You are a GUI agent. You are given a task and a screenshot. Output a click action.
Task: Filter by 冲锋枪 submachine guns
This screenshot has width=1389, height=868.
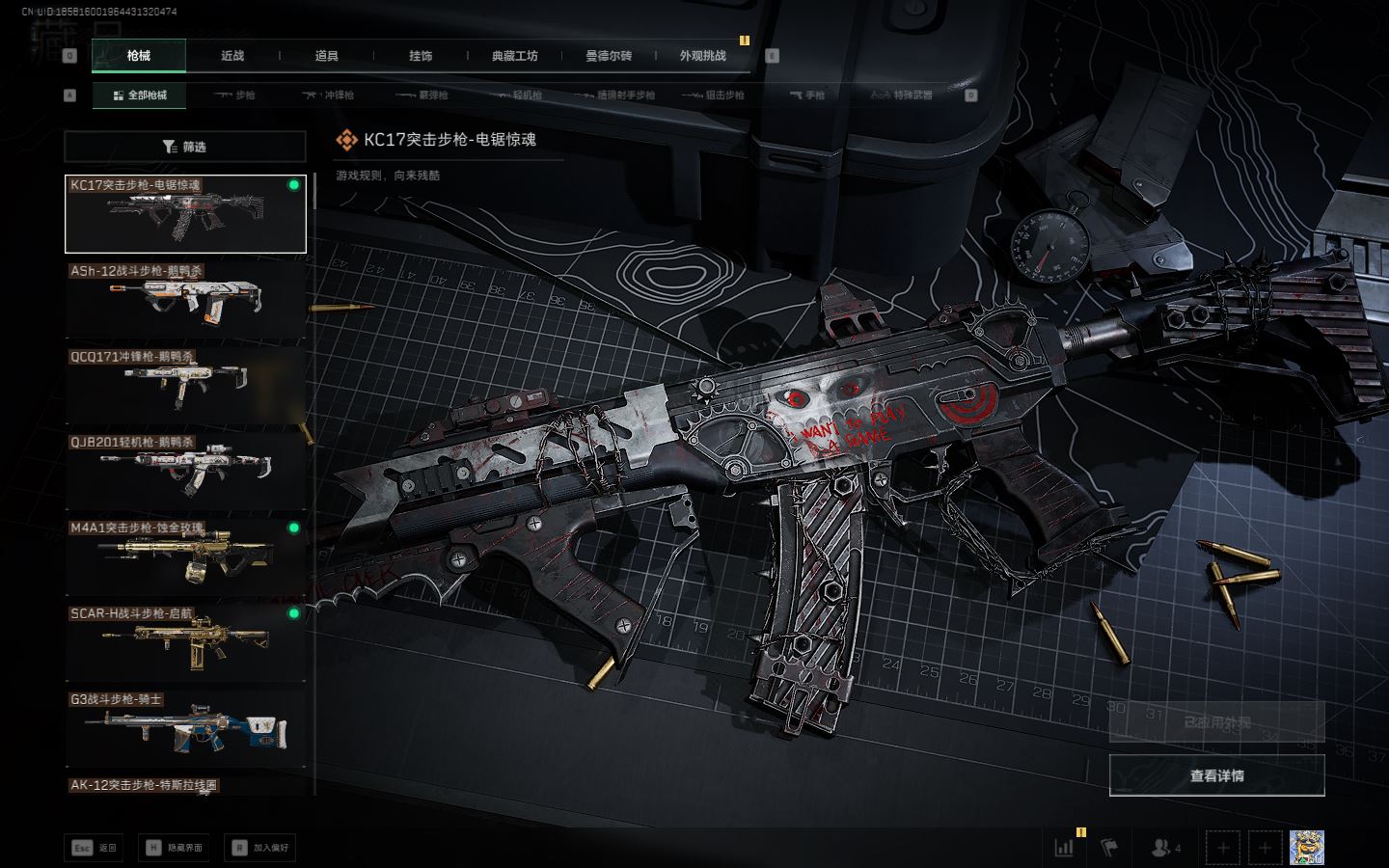tap(329, 95)
